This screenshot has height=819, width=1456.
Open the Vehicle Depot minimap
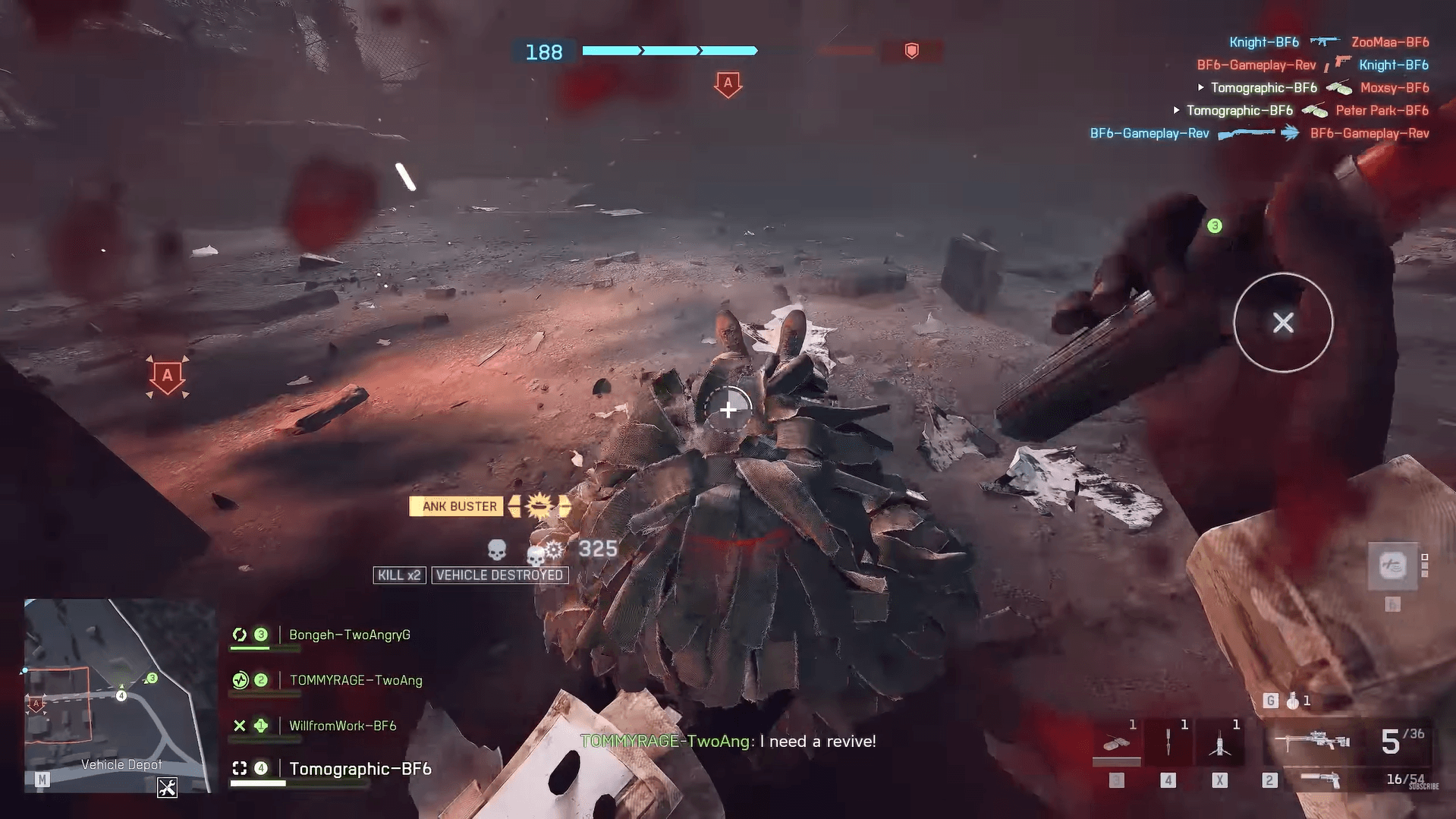pos(118,695)
